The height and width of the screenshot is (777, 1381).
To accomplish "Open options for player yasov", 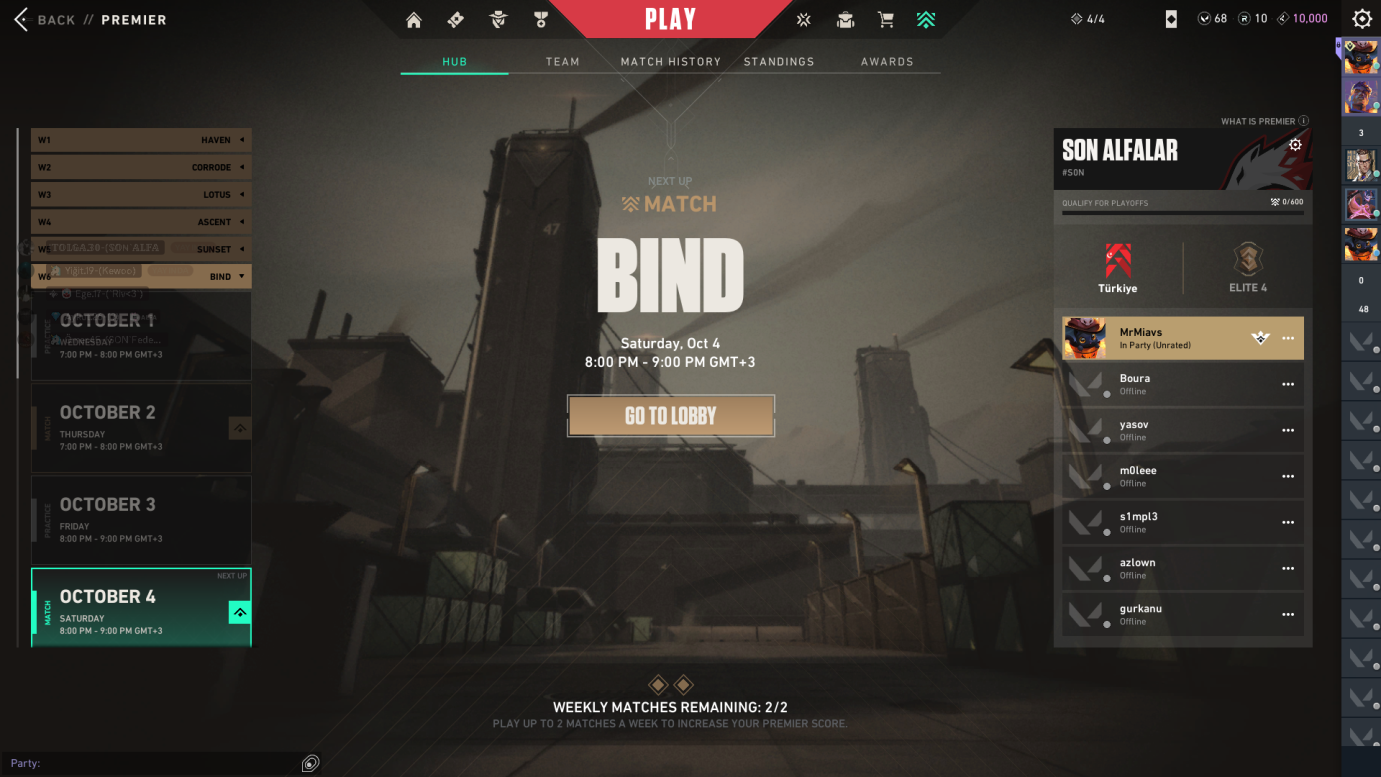I will click(1288, 431).
